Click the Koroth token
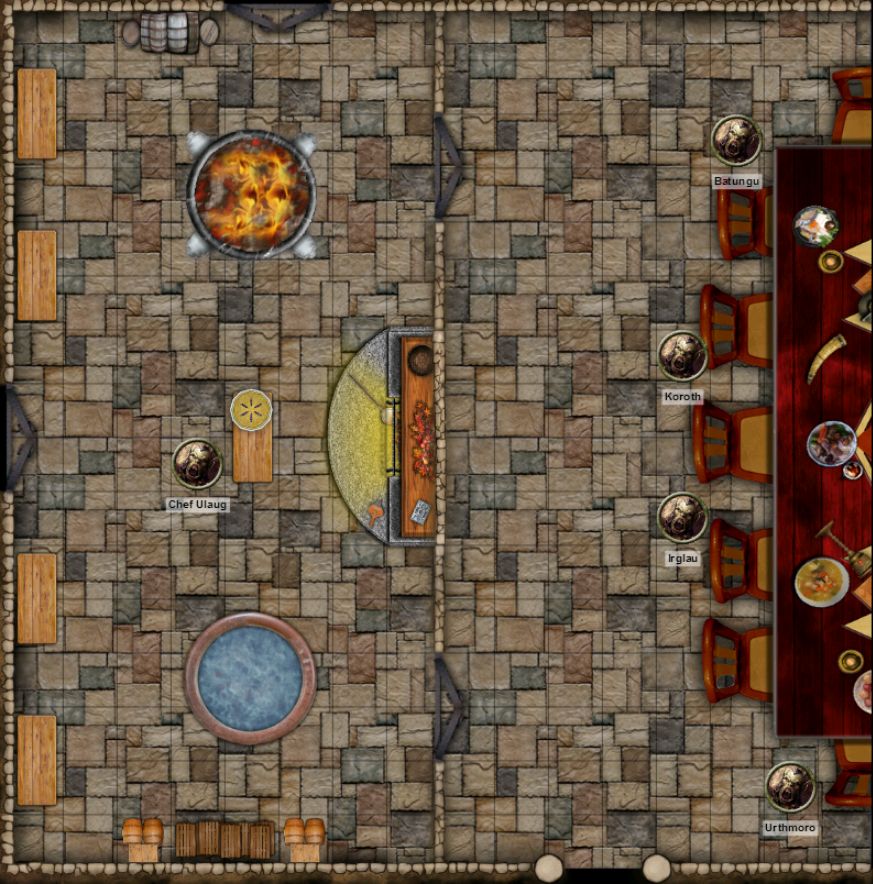This screenshot has width=873, height=884. coord(682,356)
